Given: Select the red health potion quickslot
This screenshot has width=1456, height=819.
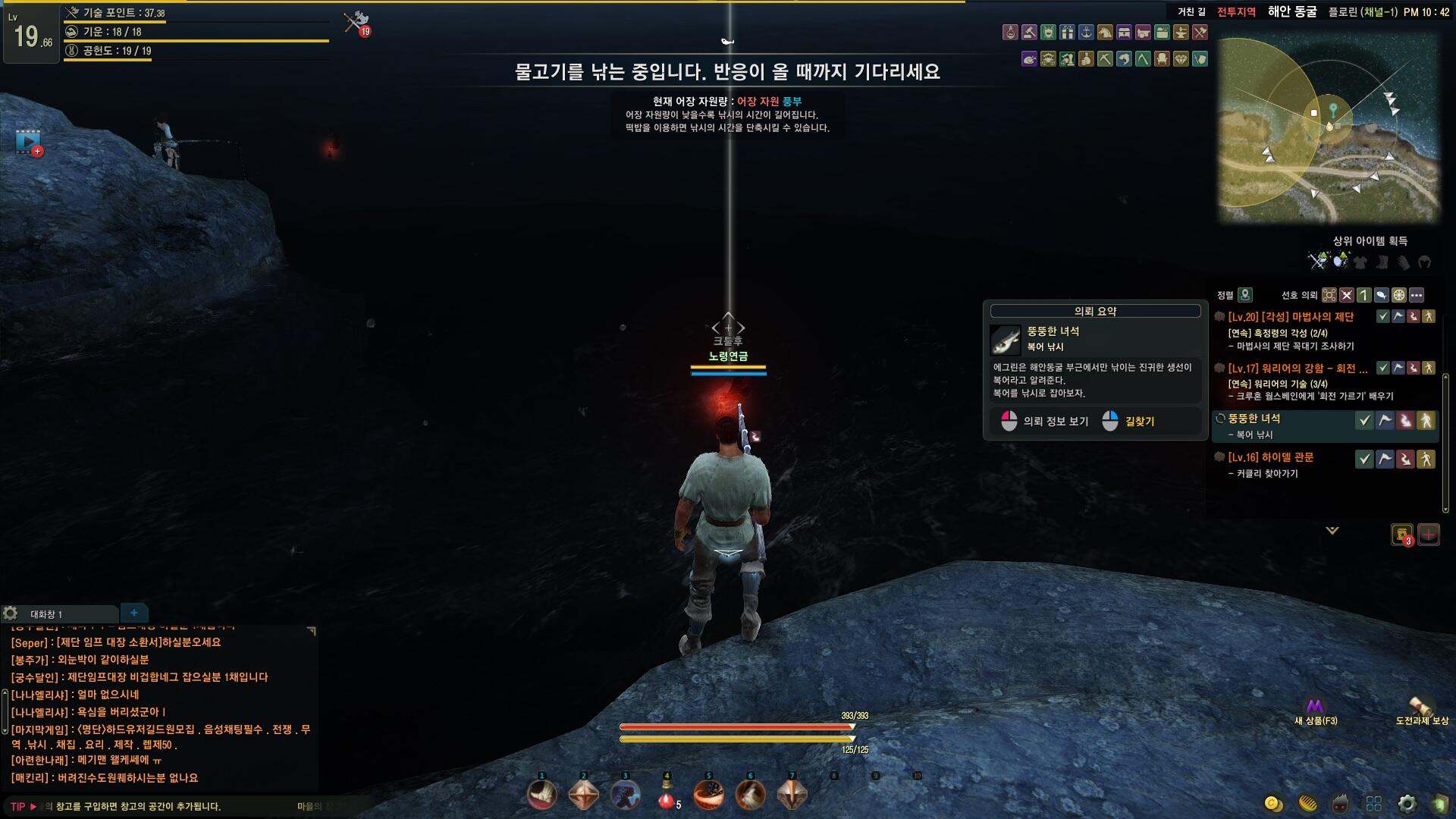Looking at the screenshot, I should [667, 796].
